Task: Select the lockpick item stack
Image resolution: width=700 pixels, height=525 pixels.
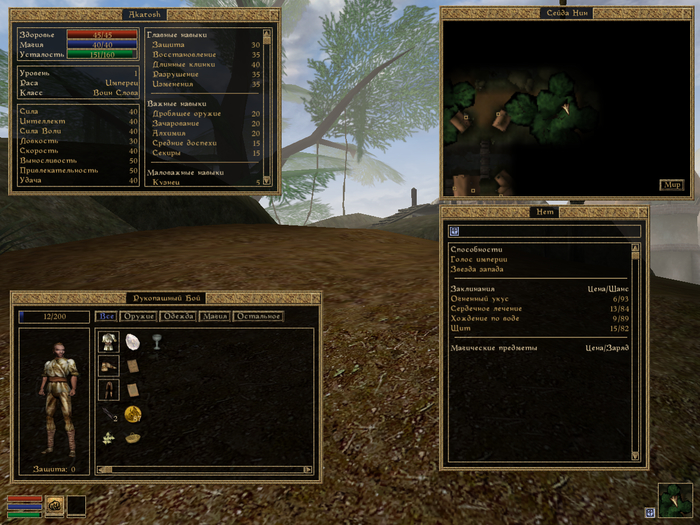Action: tap(108, 413)
